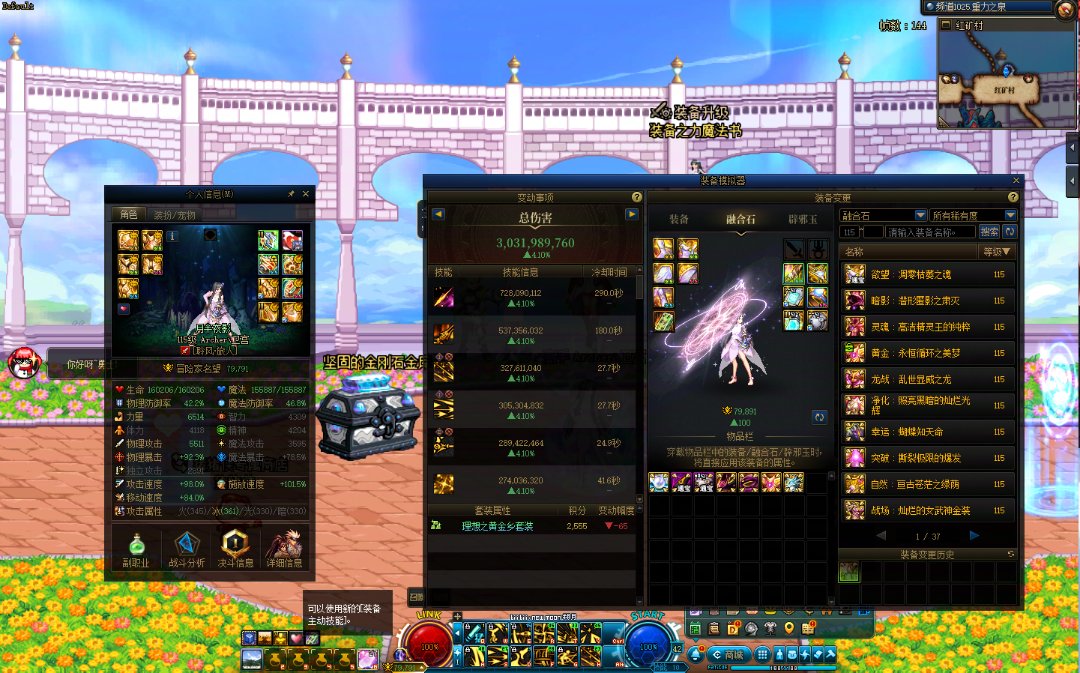Go to next page of equipment list
Viewport: 1080px width, 673px height.
coord(974,536)
